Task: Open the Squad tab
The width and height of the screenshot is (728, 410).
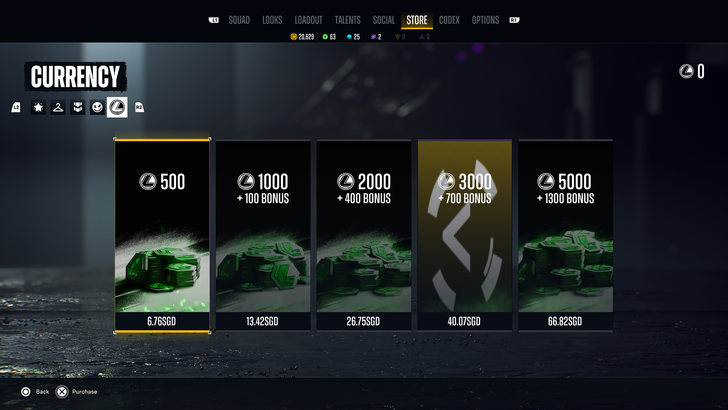Action: [x=239, y=20]
